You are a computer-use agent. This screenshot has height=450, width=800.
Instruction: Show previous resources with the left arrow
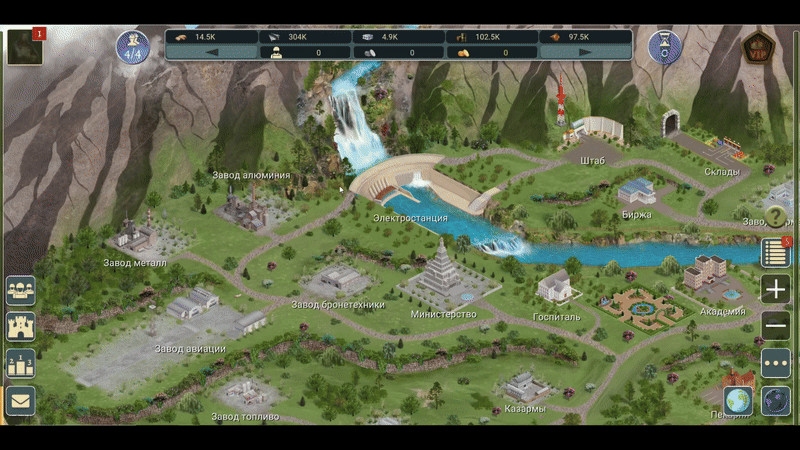211,53
